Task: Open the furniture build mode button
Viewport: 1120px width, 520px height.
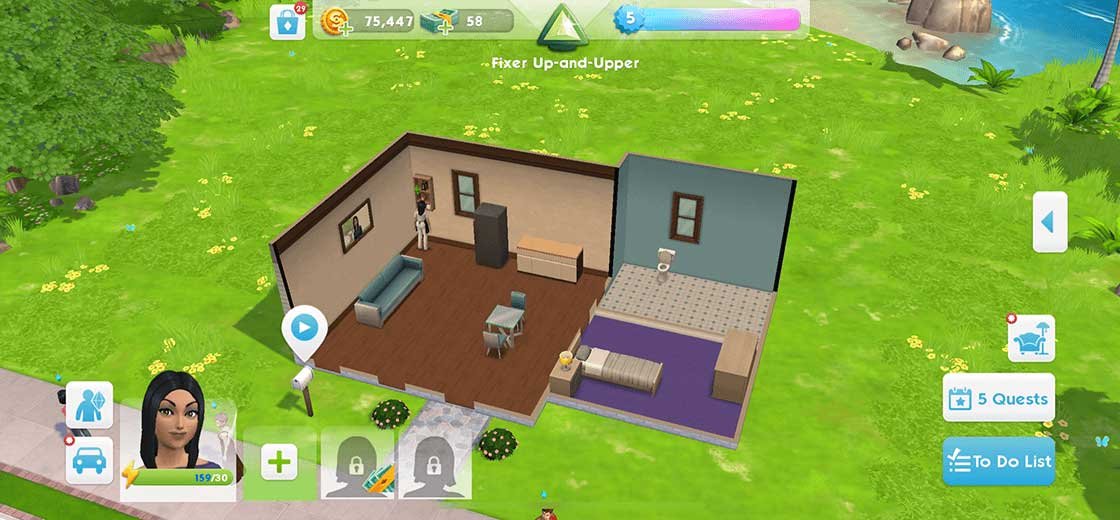Action: (1030, 340)
